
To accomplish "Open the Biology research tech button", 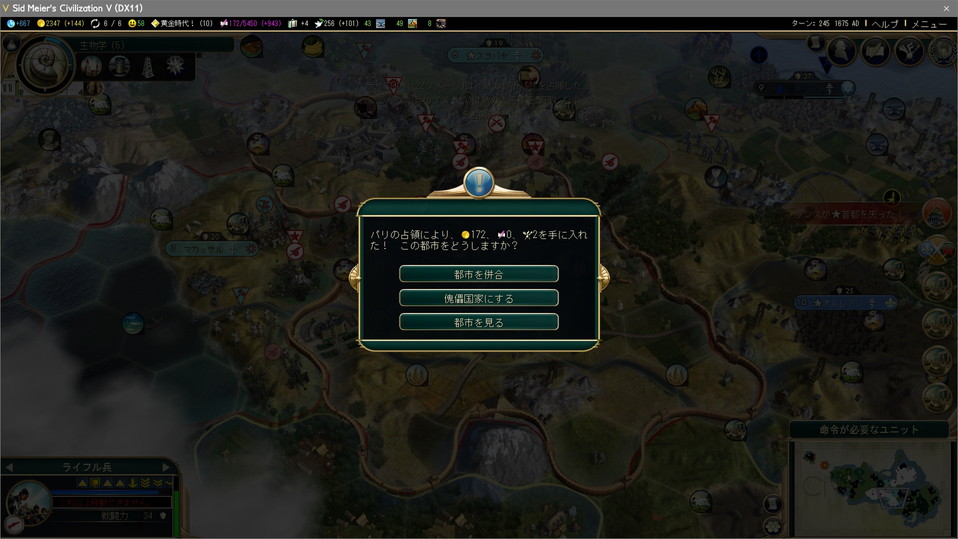I will point(46,63).
